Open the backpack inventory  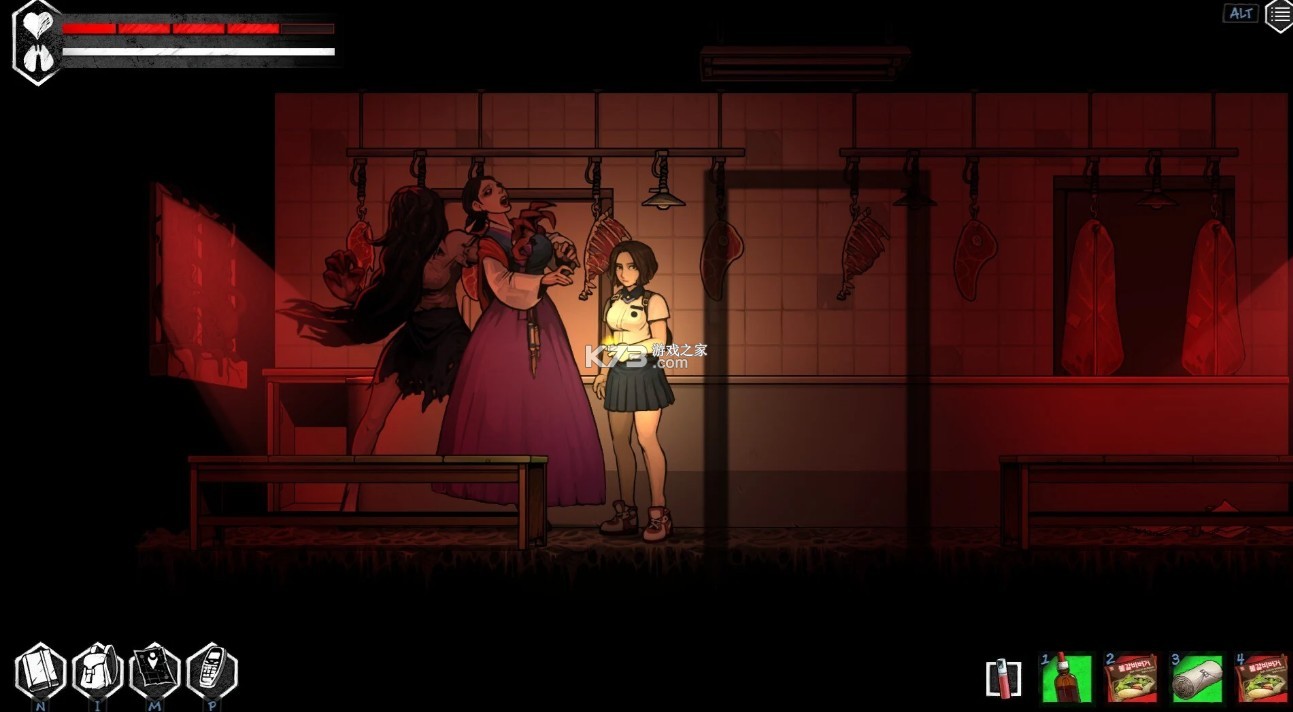pos(98,671)
